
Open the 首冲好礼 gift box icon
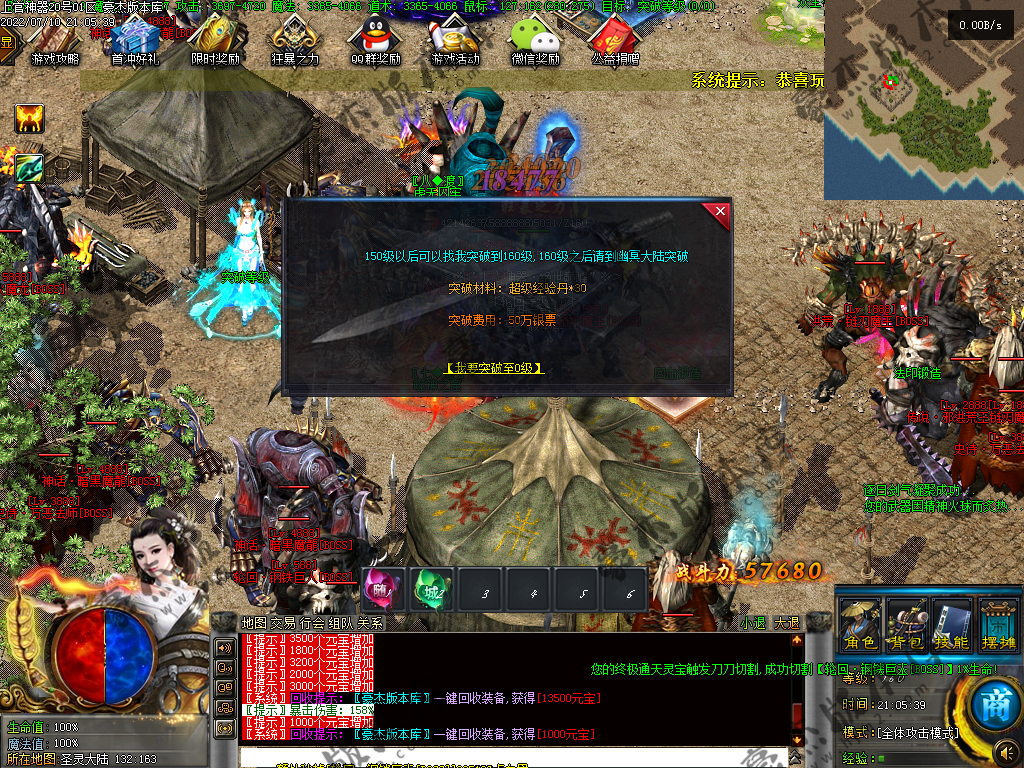coord(134,40)
